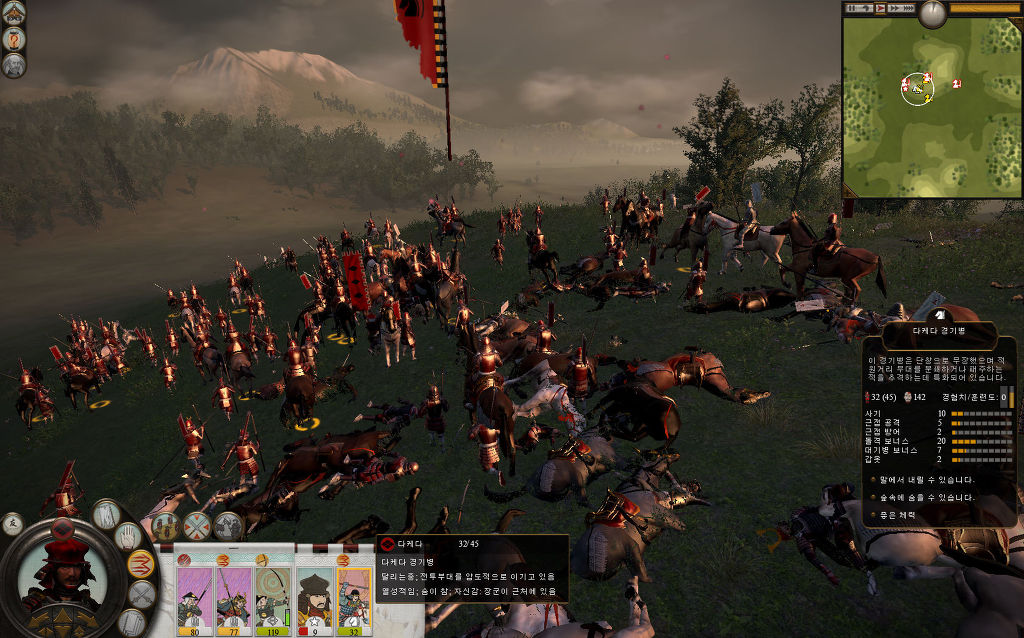Set battle speed to normal play
This screenshot has width=1024, height=638.
pos(879,8)
